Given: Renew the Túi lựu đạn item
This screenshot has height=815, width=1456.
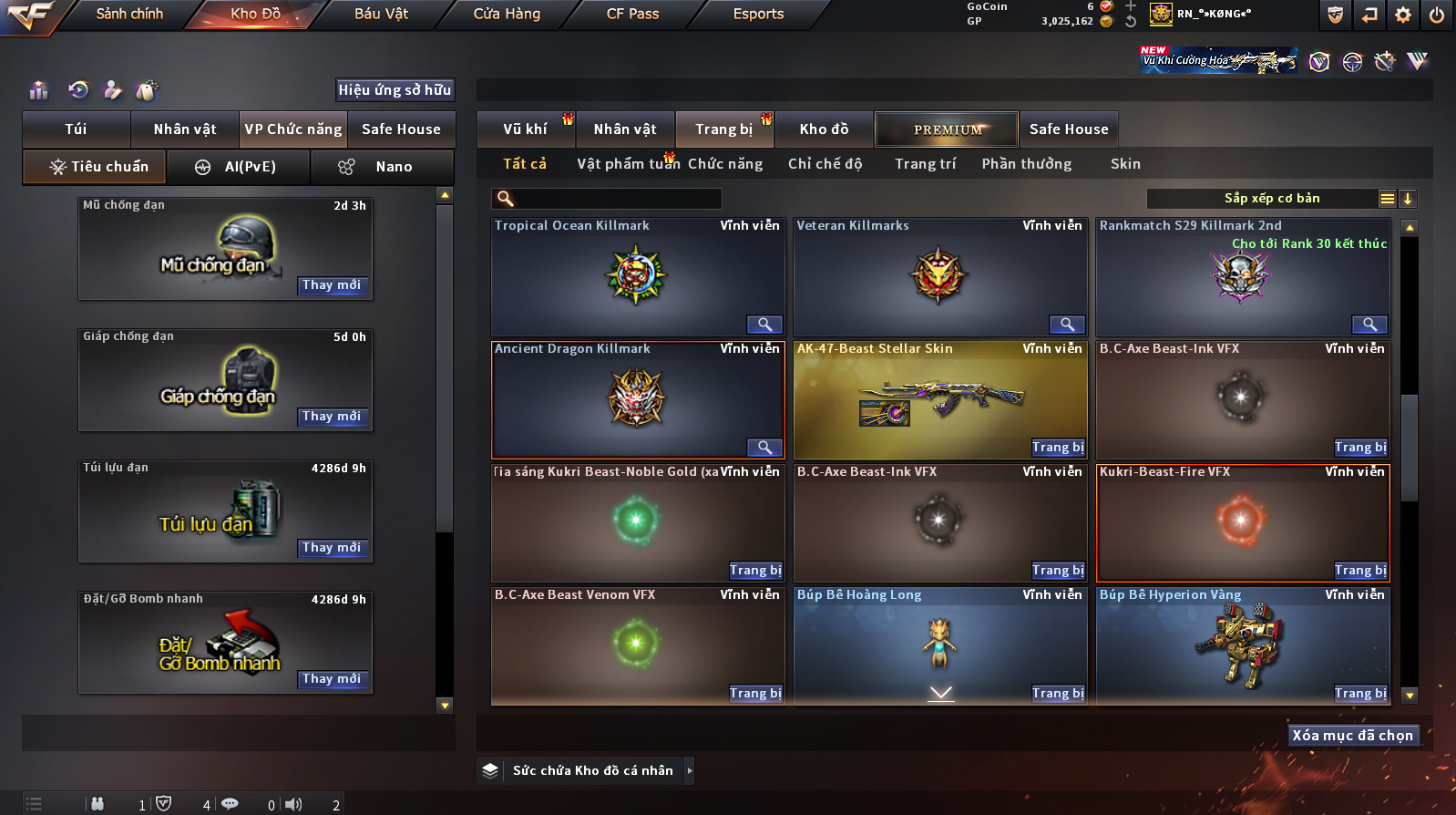Looking at the screenshot, I should [x=332, y=548].
